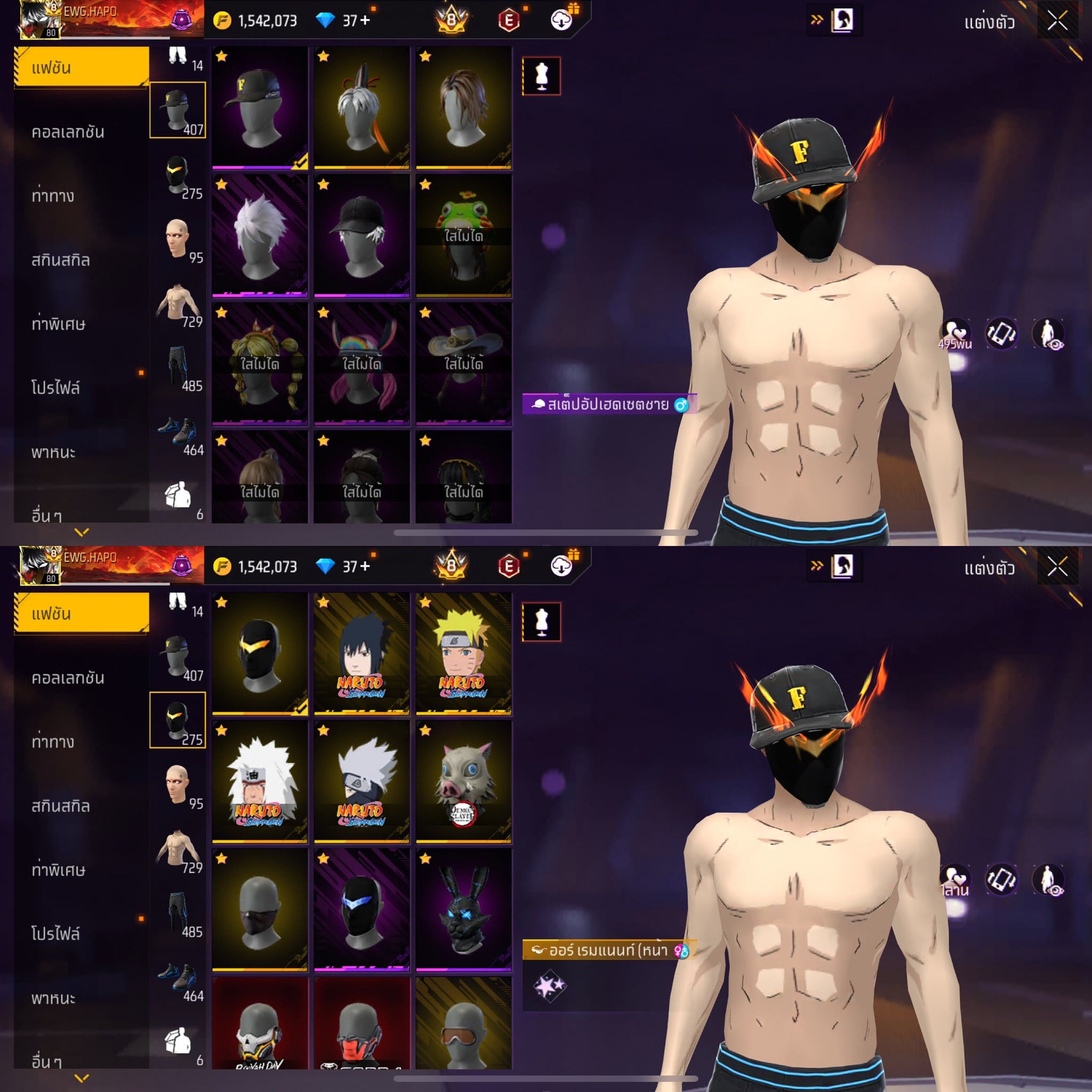
Task: Select the white hair with red ribbon
Action: (x=362, y=107)
